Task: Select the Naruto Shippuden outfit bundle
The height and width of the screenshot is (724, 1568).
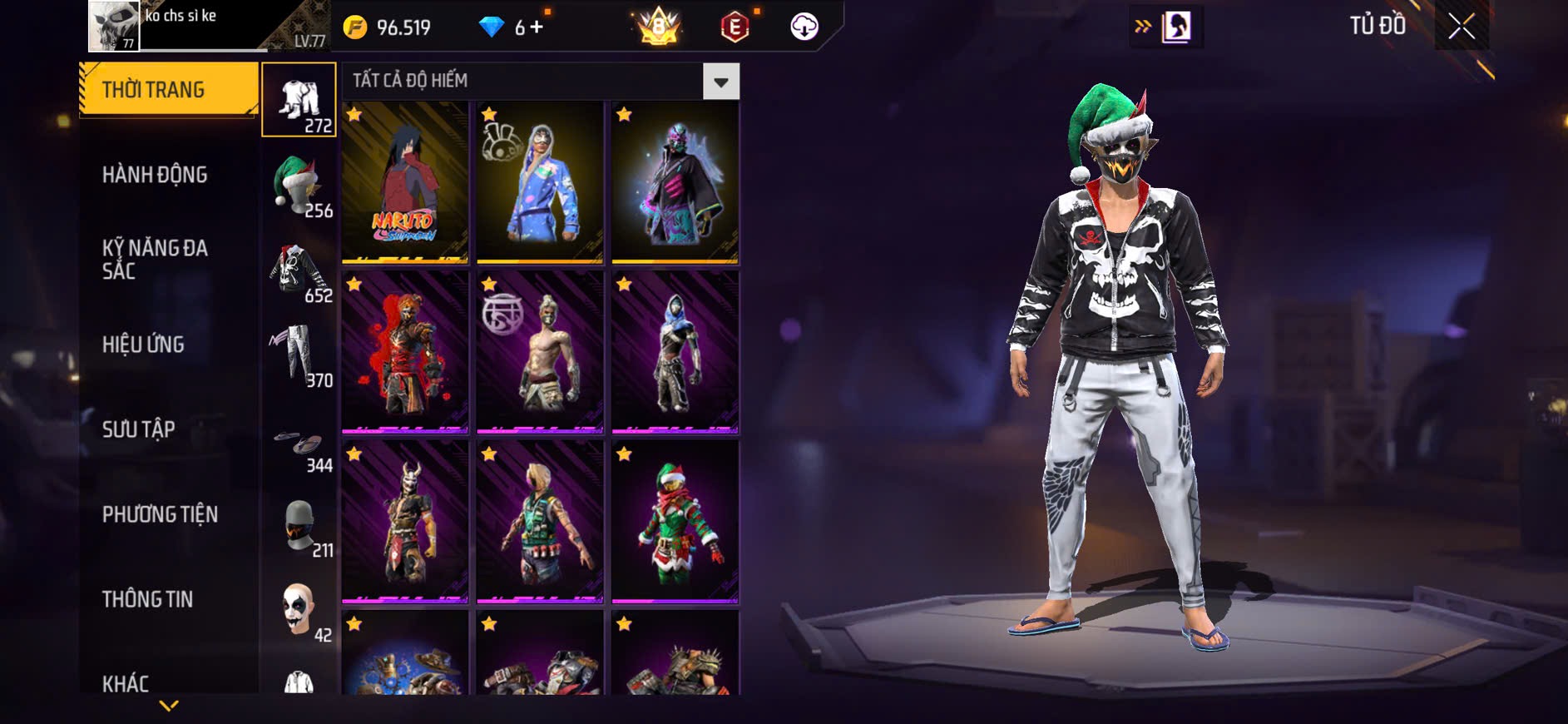Action: tap(405, 182)
